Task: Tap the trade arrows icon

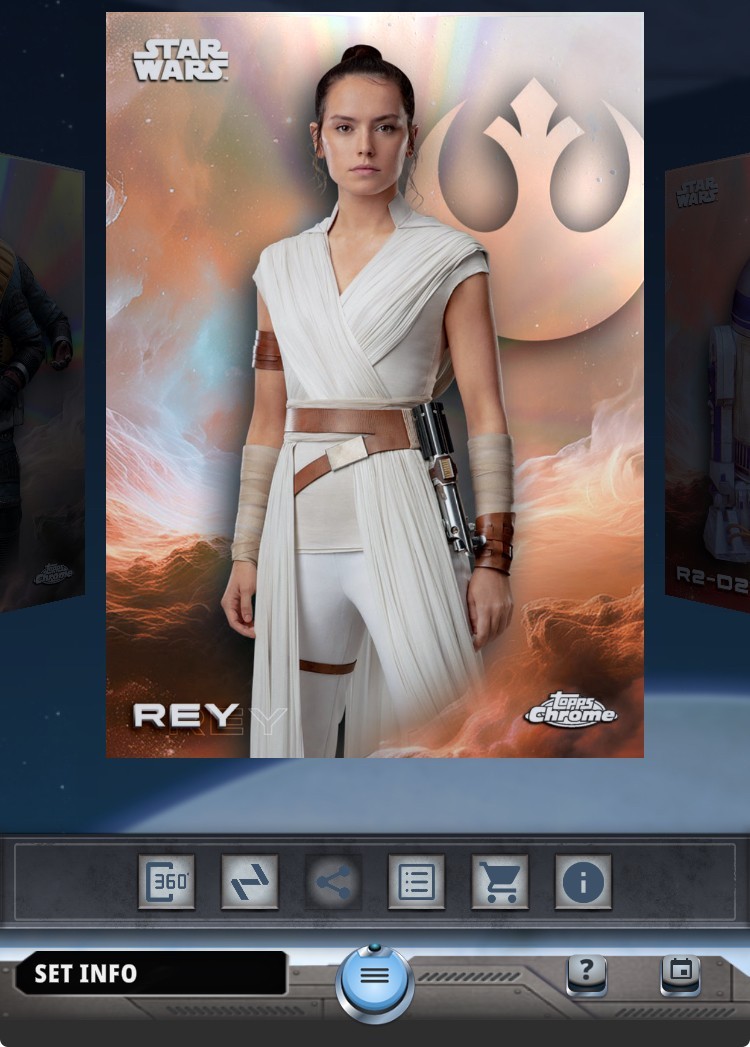Action: coord(249,882)
